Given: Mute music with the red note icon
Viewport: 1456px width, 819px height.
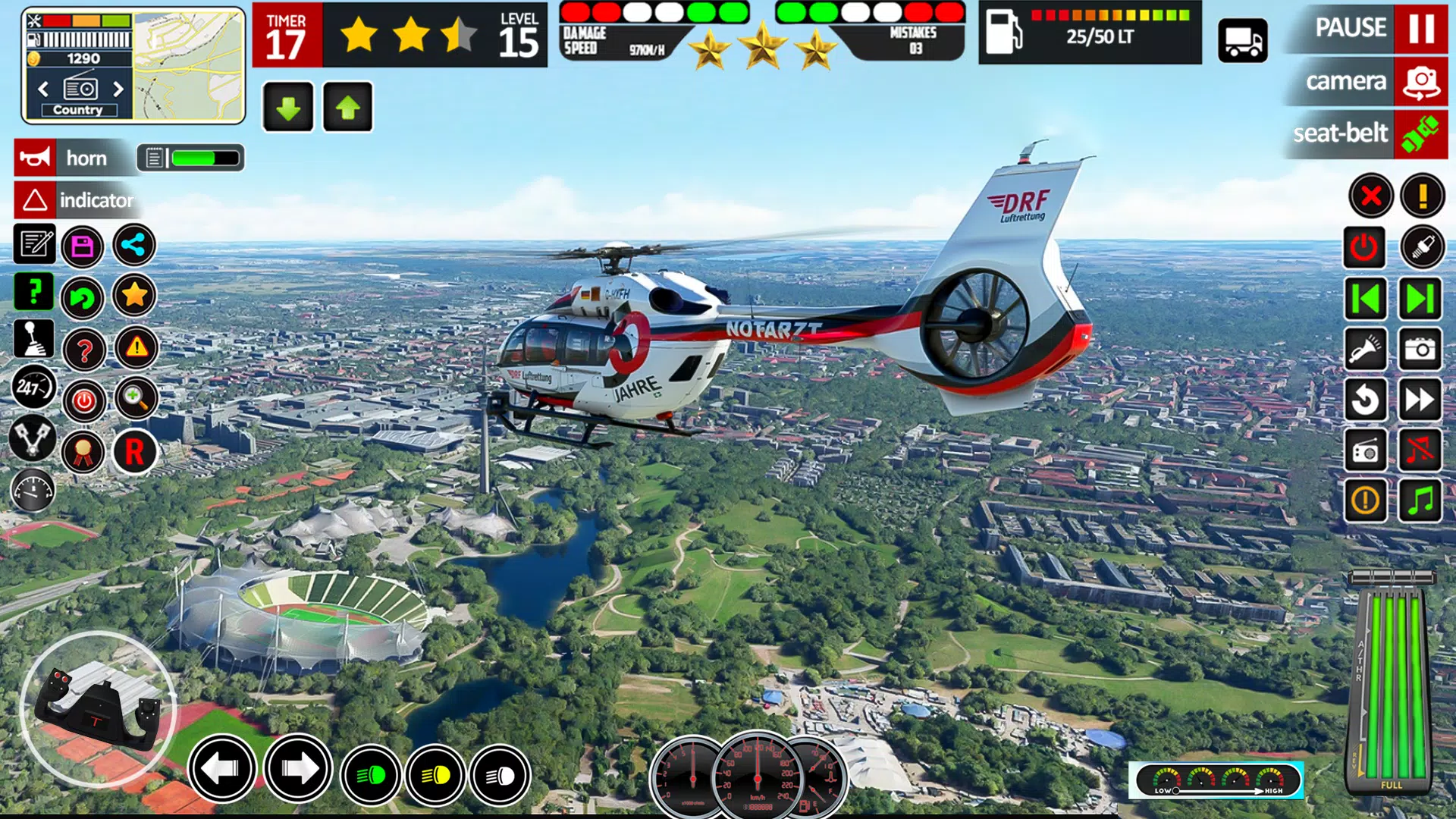Looking at the screenshot, I should click(x=1421, y=451).
